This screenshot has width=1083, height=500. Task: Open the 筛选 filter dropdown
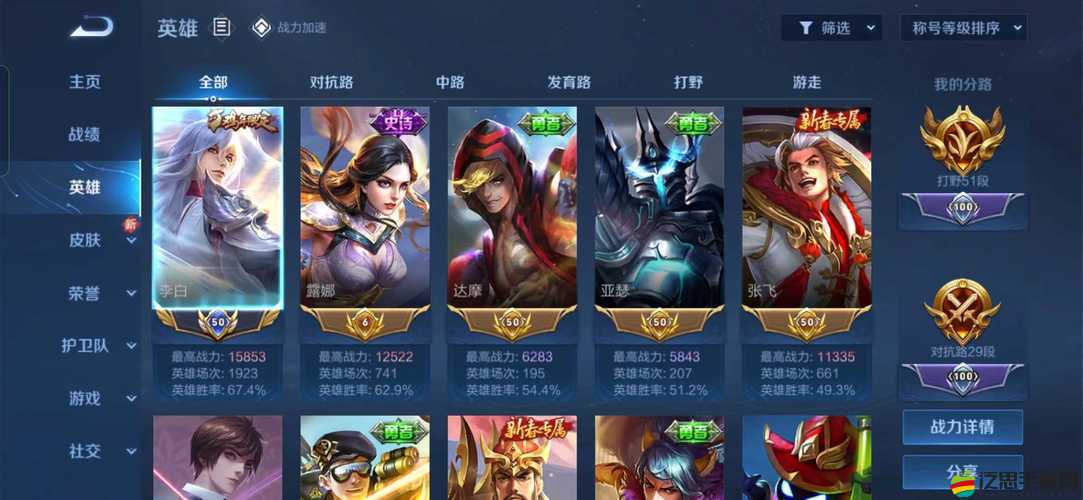click(831, 28)
